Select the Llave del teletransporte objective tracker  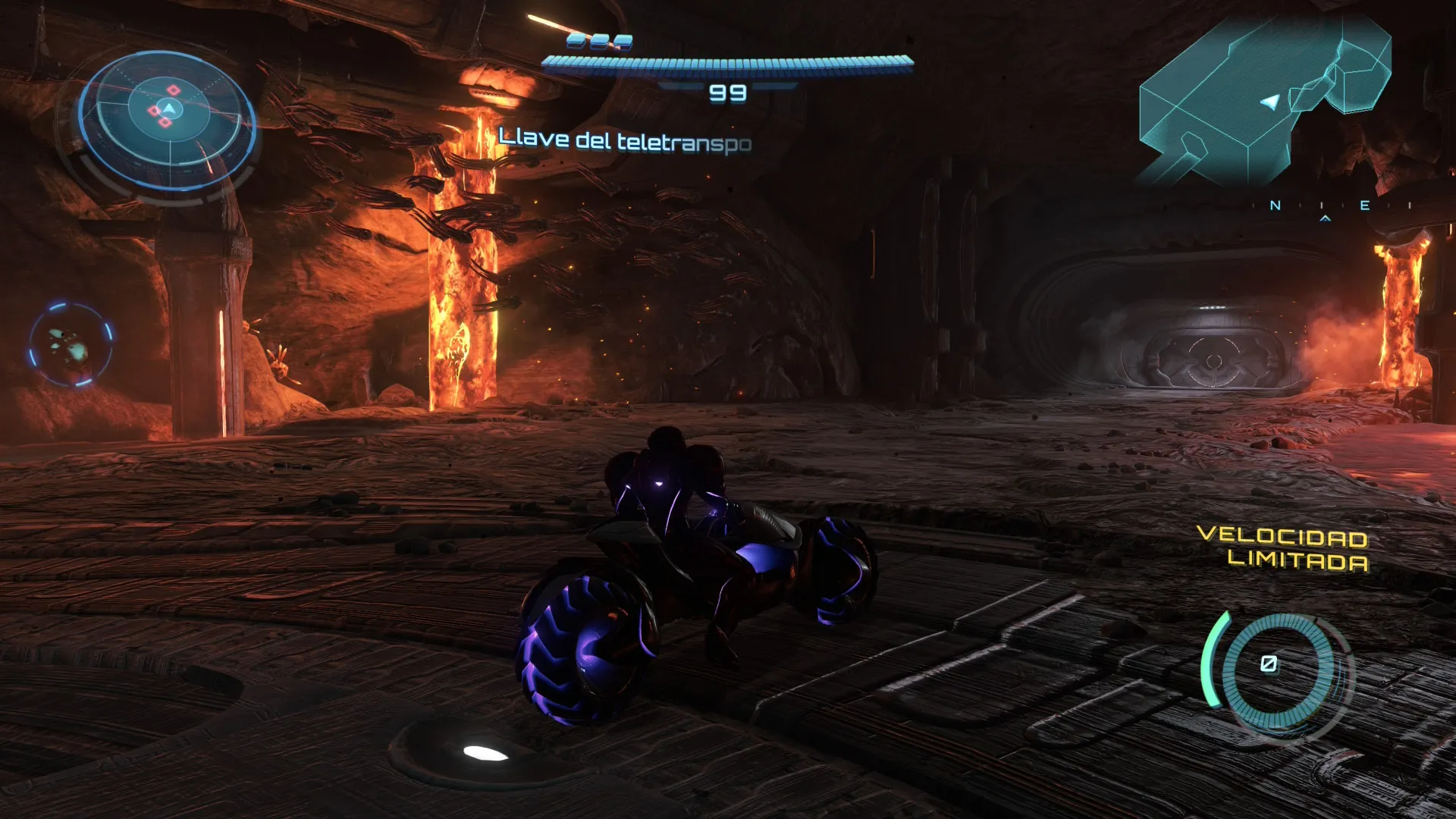click(x=625, y=140)
